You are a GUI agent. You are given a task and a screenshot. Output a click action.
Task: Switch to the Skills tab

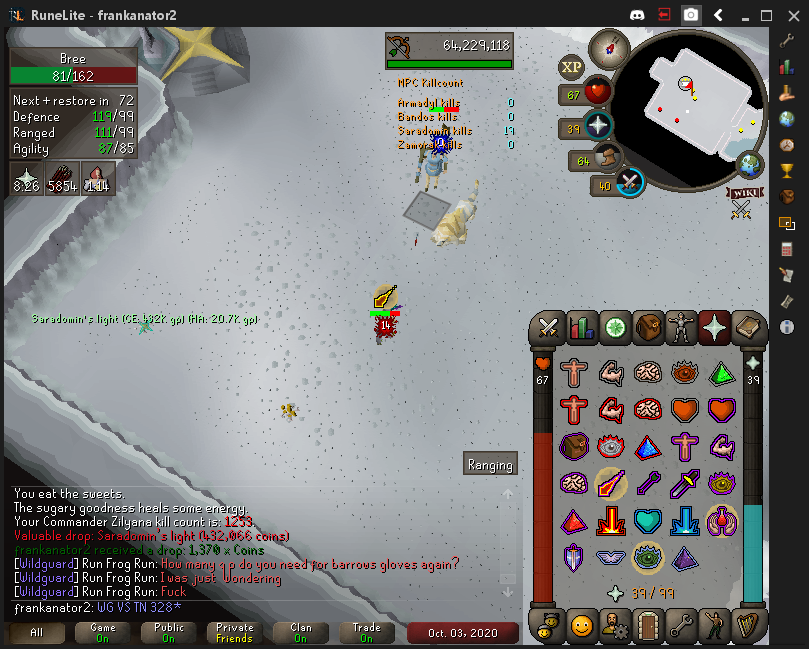click(x=582, y=327)
